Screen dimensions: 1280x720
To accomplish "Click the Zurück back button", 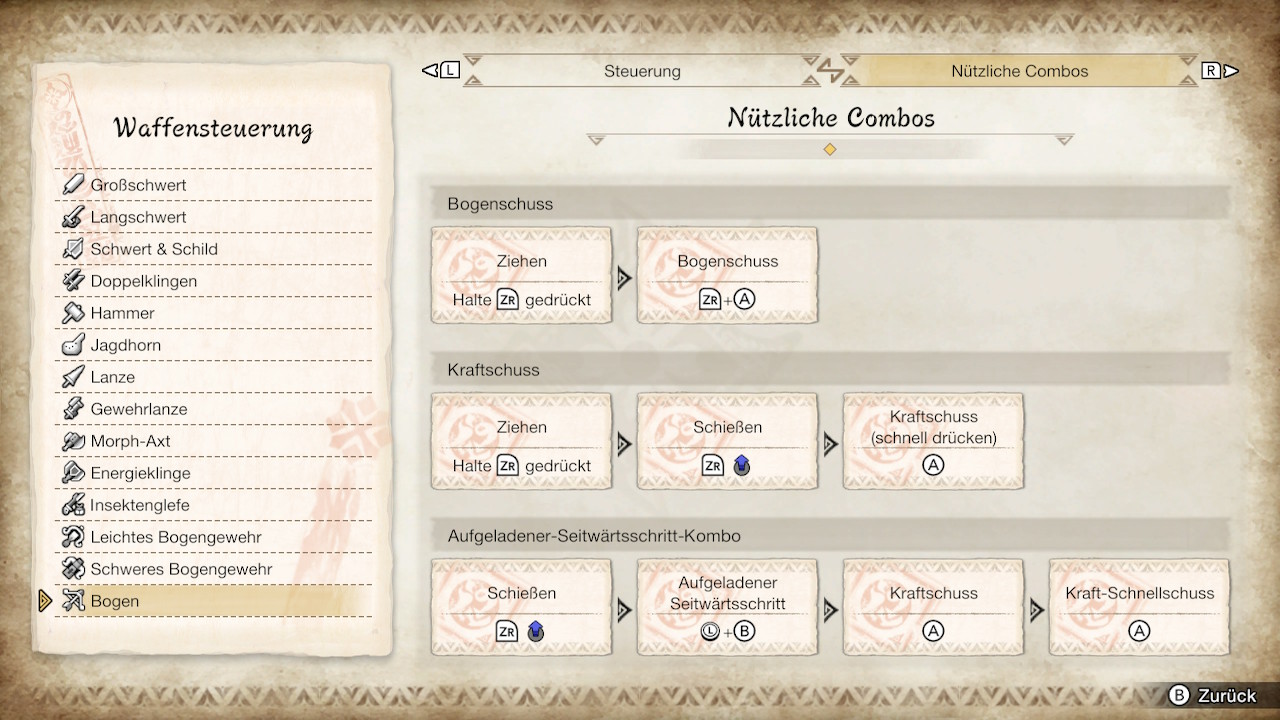I will tap(1213, 696).
